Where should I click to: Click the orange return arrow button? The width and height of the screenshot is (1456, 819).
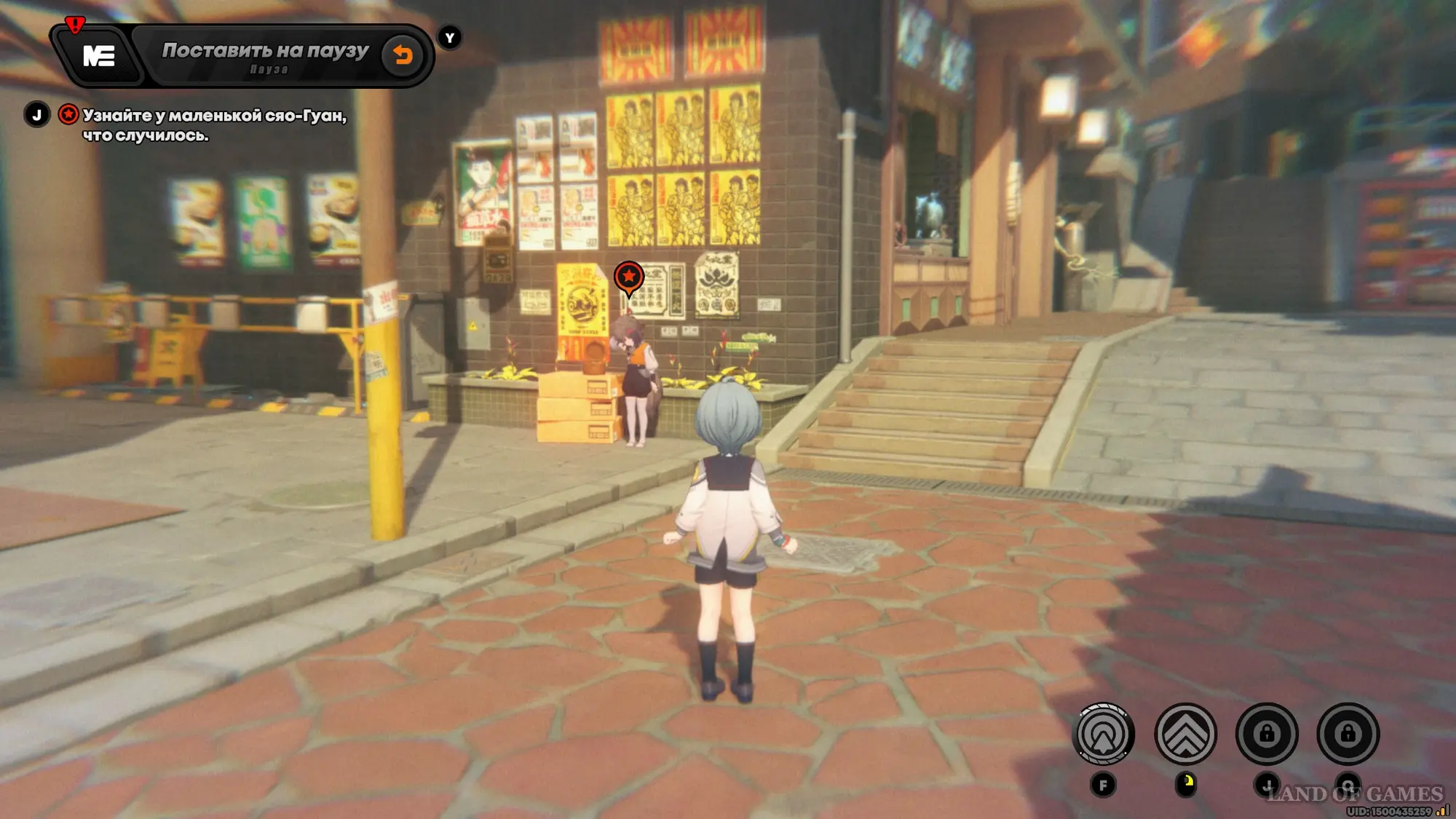403,55
